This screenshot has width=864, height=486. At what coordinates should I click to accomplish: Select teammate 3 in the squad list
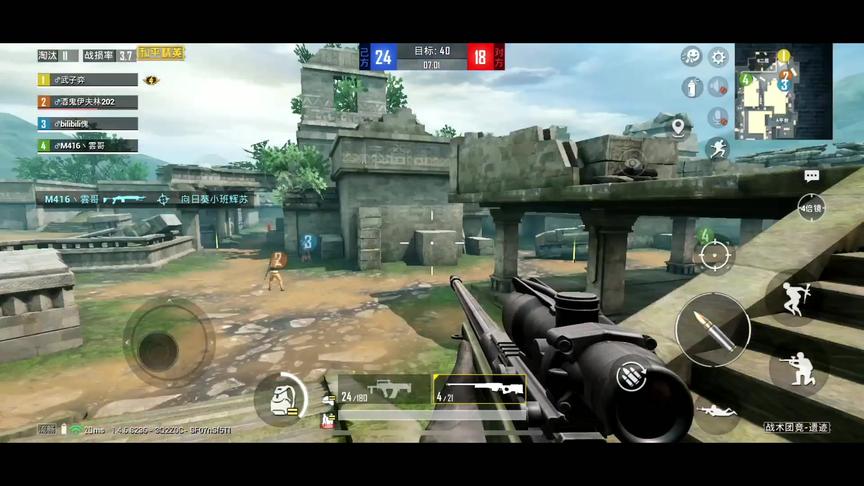coord(87,123)
